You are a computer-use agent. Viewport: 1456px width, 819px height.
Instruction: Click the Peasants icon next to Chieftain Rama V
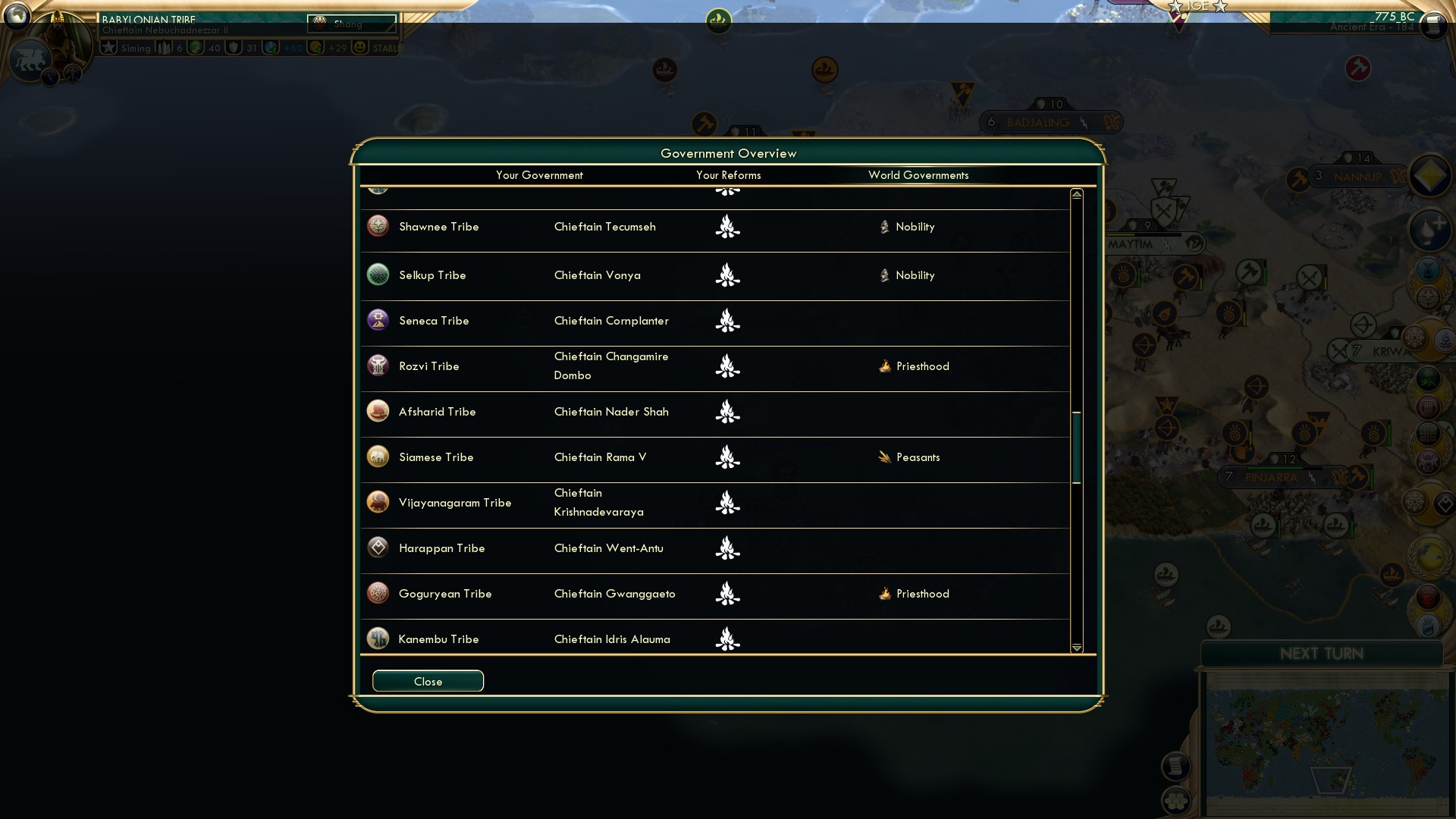point(883,457)
